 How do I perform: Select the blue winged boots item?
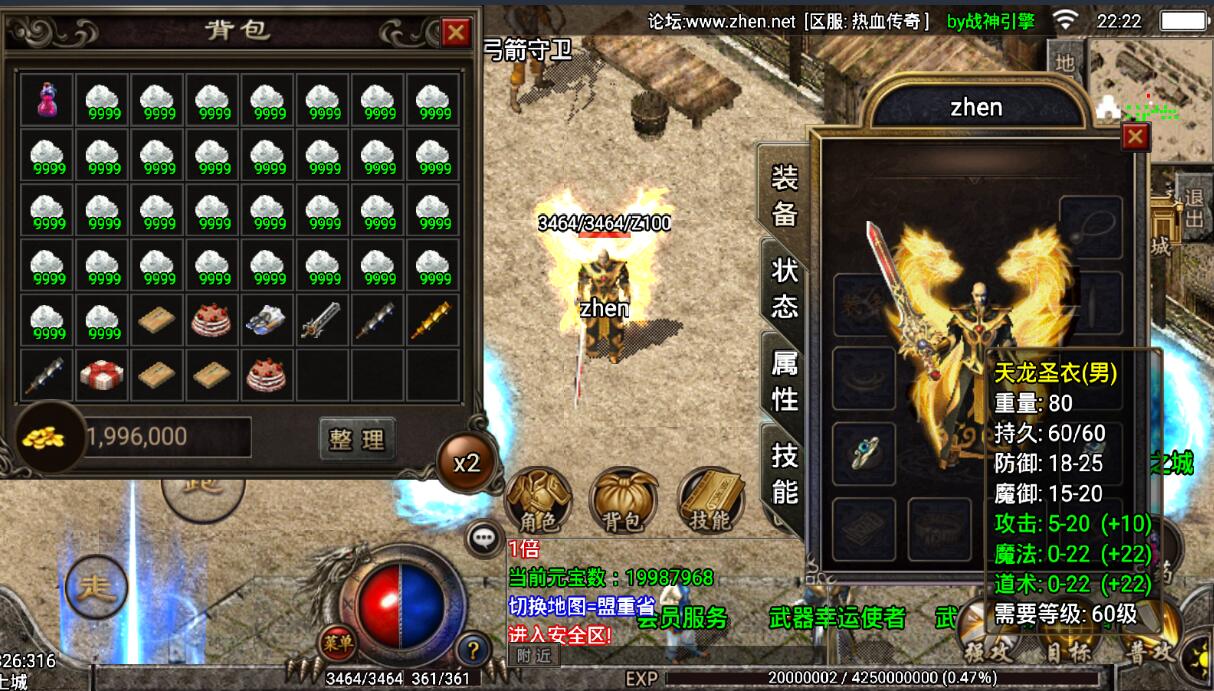269,319
